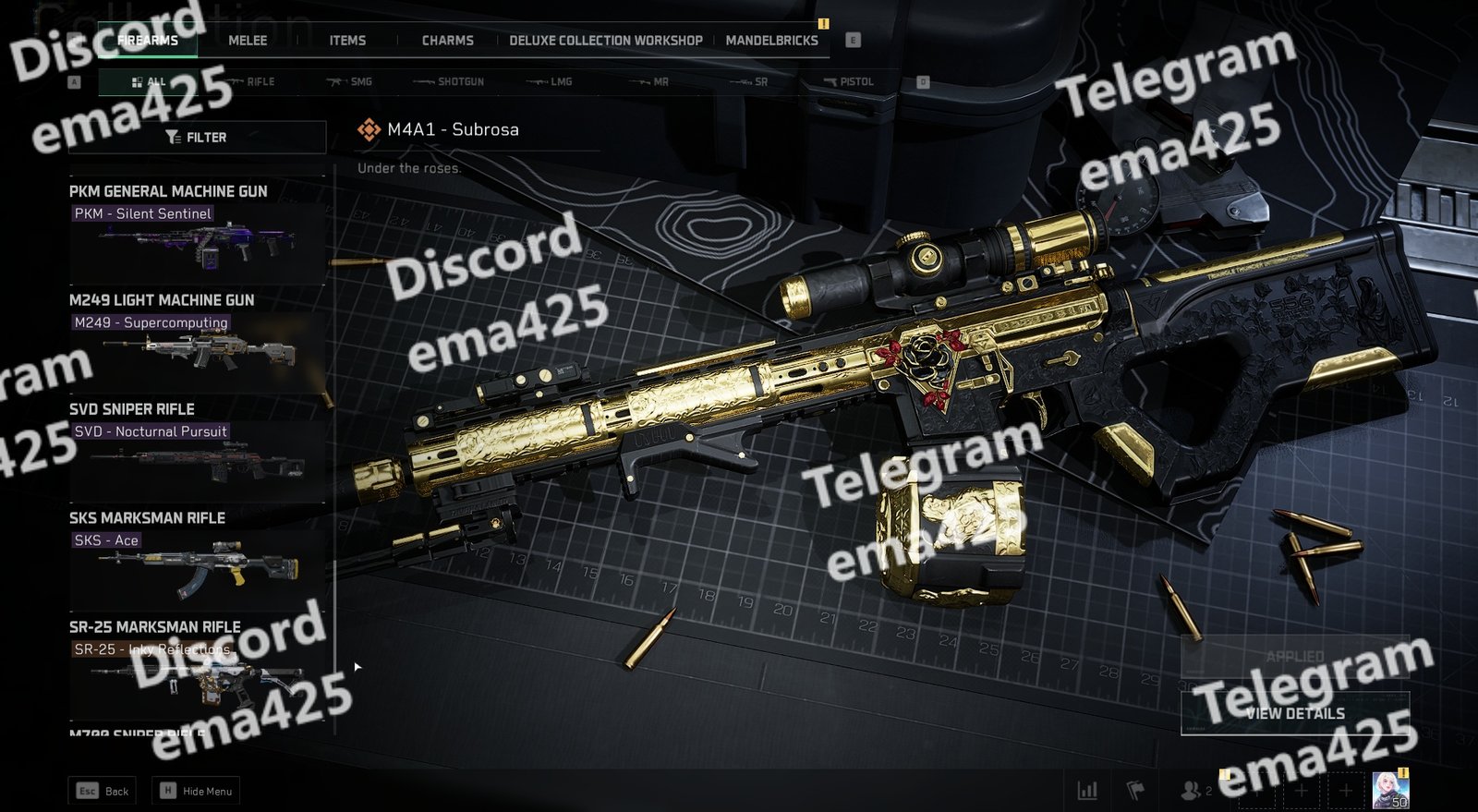Screen dimensions: 1478x812
Task: Select the Charms tab
Action: (448, 41)
